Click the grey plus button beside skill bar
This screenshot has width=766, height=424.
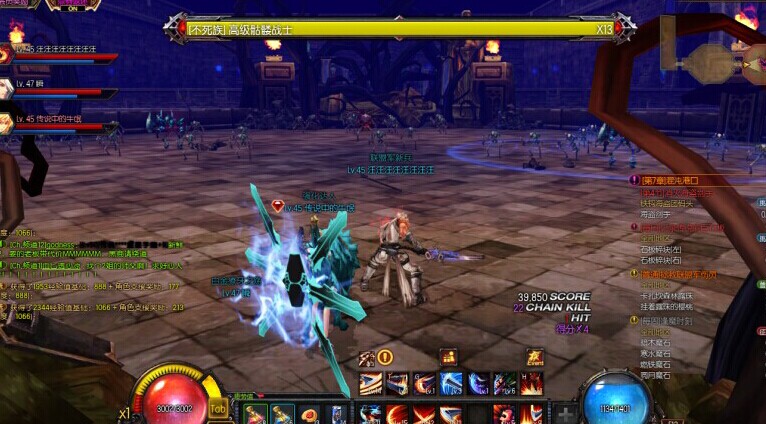click(565, 413)
